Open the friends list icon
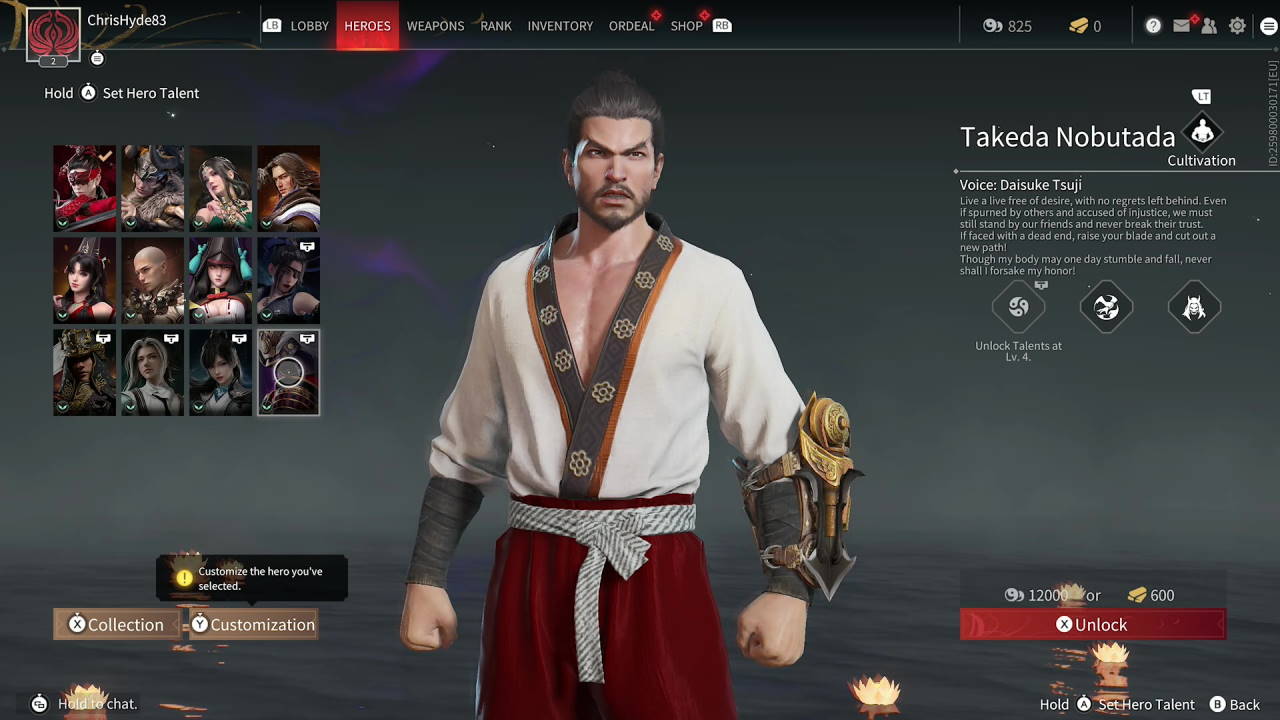The image size is (1280, 720). click(1209, 26)
